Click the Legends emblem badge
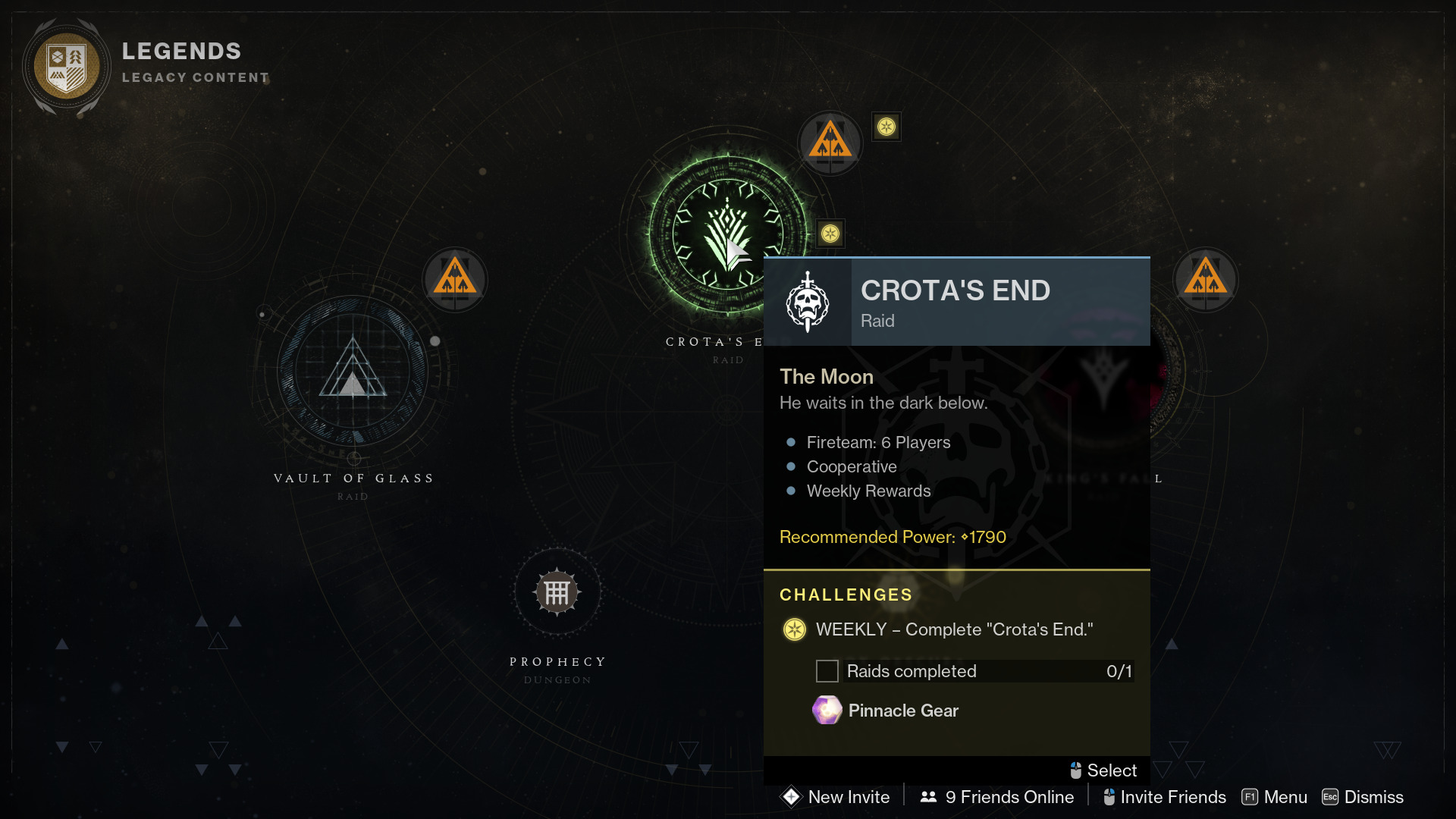This screenshot has width=1456, height=819. (67, 66)
